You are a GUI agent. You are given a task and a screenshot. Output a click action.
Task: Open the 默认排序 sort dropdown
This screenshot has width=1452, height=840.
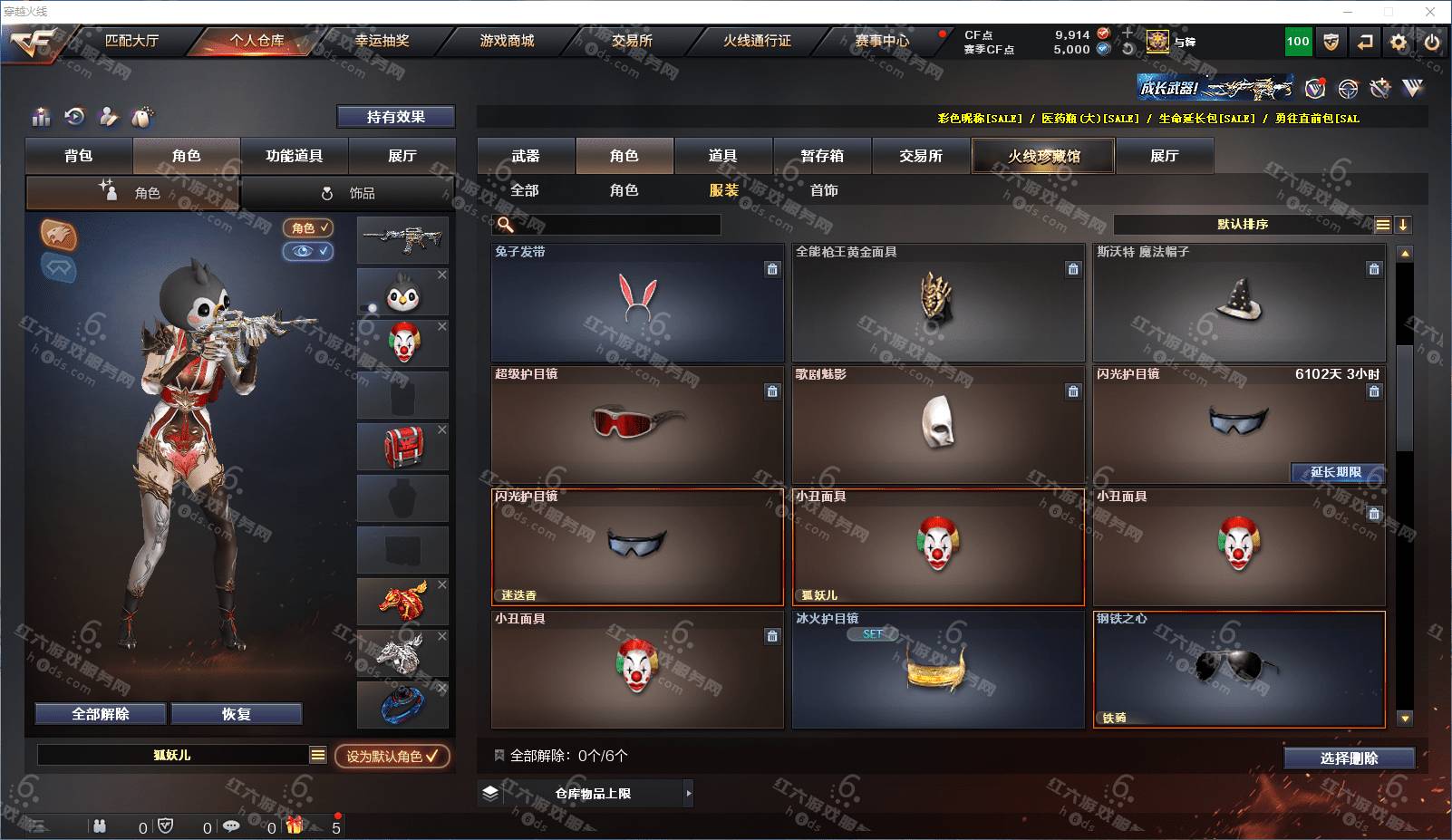coord(1243,225)
